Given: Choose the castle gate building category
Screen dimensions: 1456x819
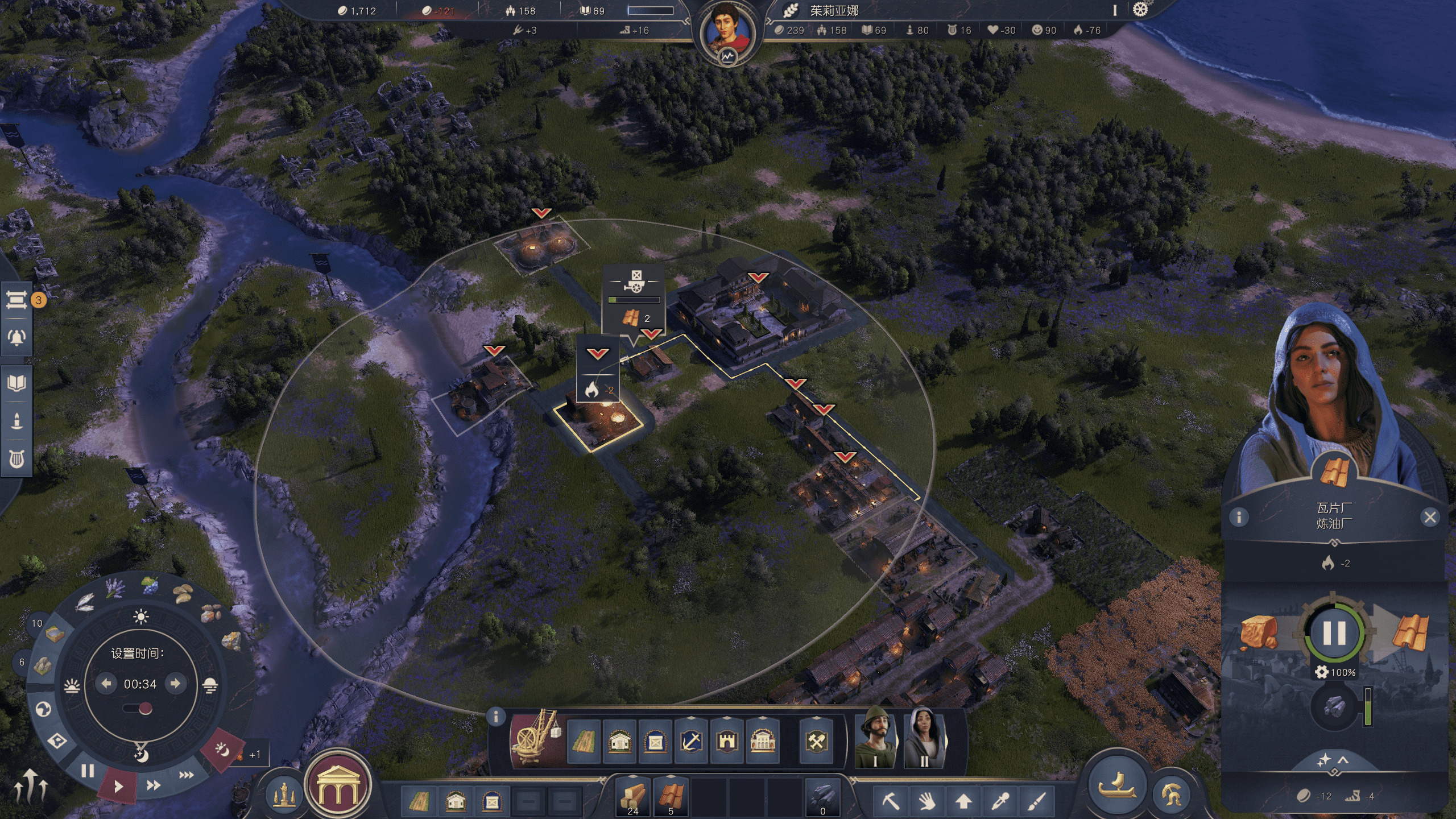Looking at the screenshot, I should tap(727, 742).
